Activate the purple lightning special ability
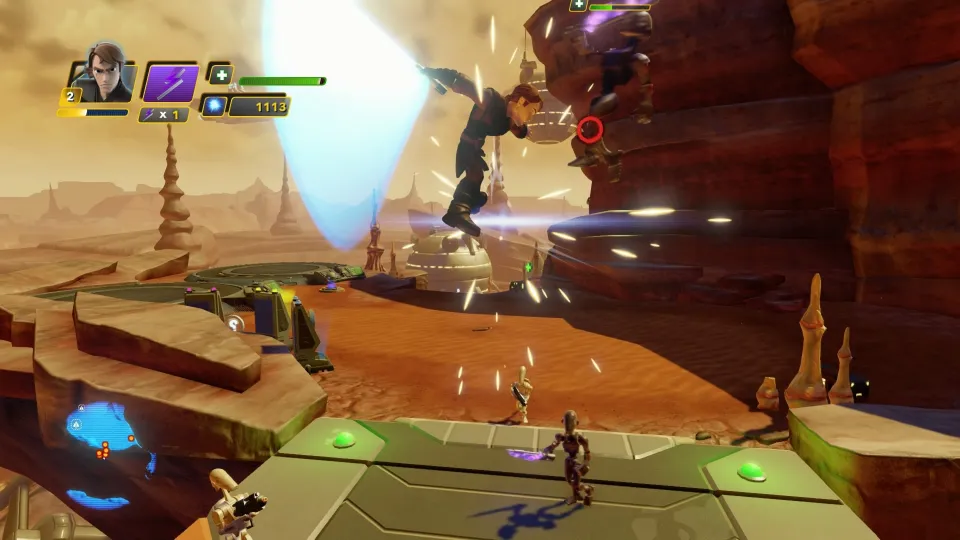The width and height of the screenshot is (960, 540). click(x=169, y=82)
